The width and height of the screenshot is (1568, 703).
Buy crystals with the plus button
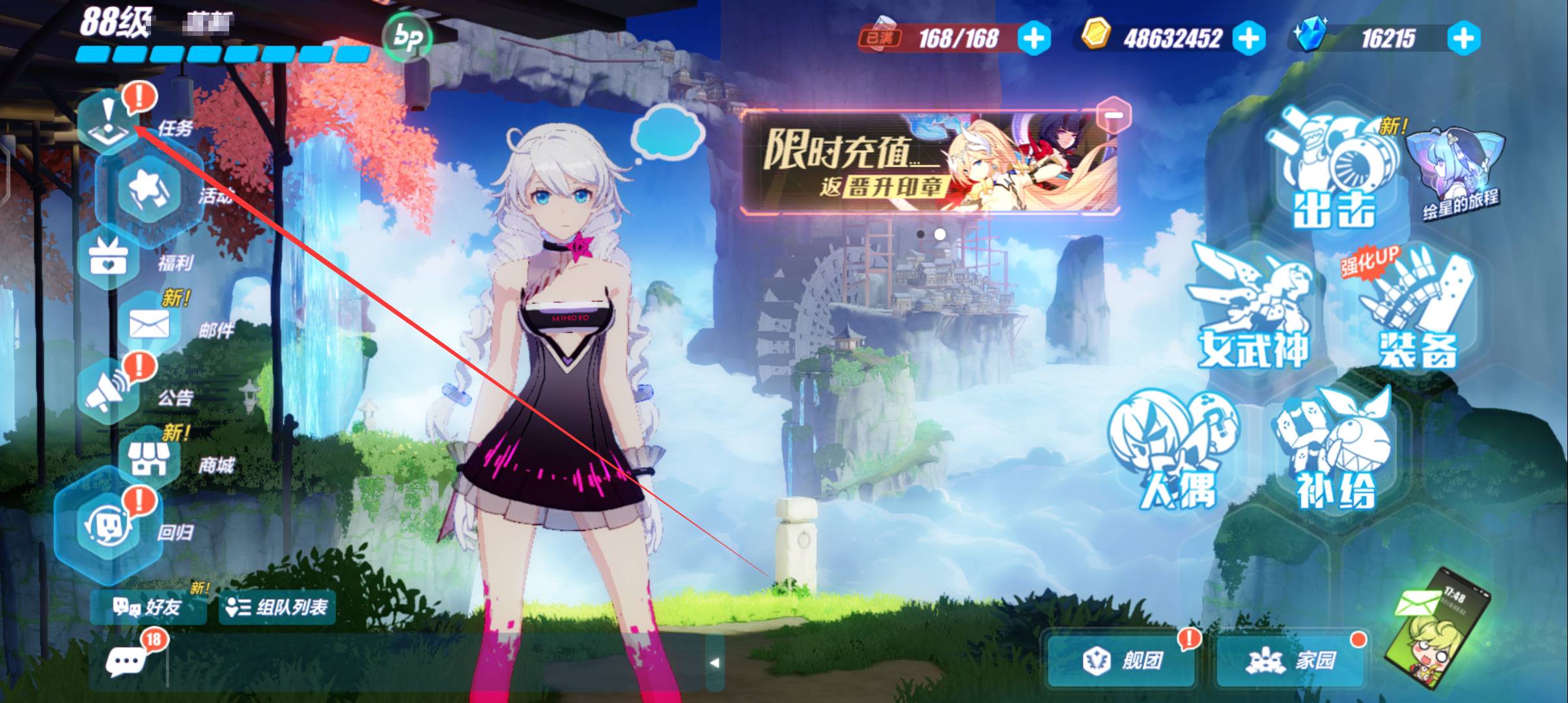1463,38
